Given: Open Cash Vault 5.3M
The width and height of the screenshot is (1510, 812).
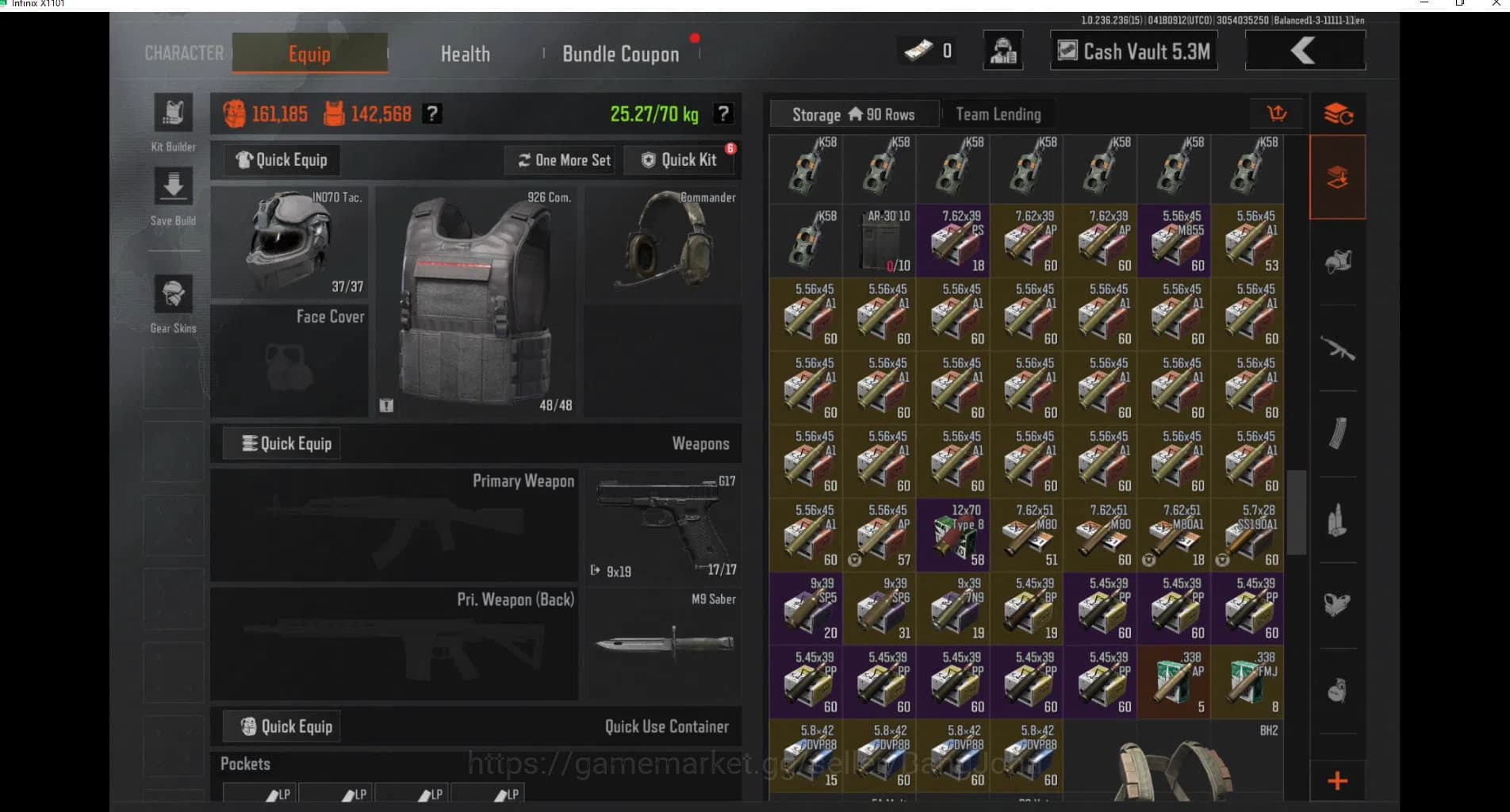Looking at the screenshot, I should 1132,51.
